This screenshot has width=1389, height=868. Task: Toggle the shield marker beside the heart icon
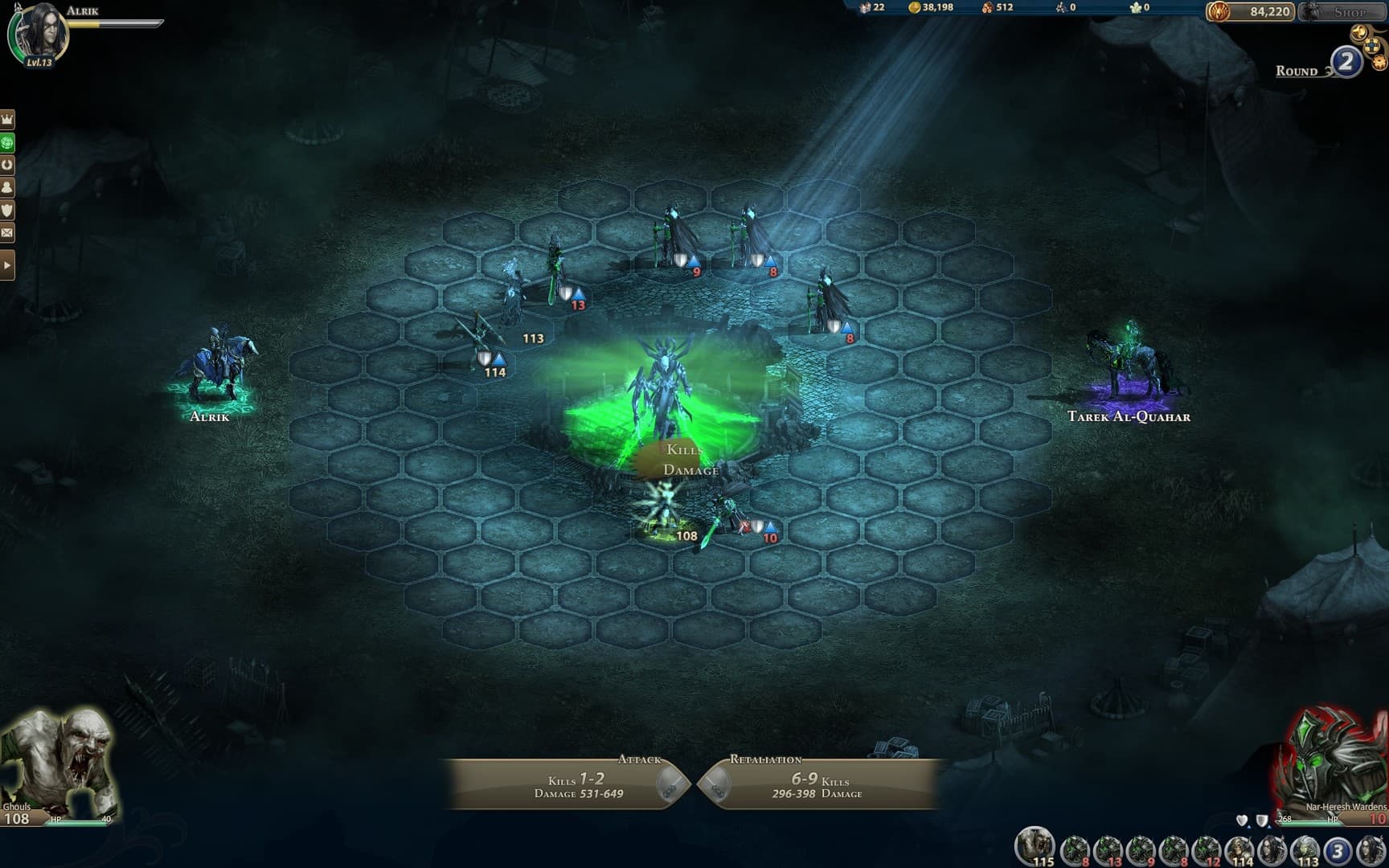1262,820
